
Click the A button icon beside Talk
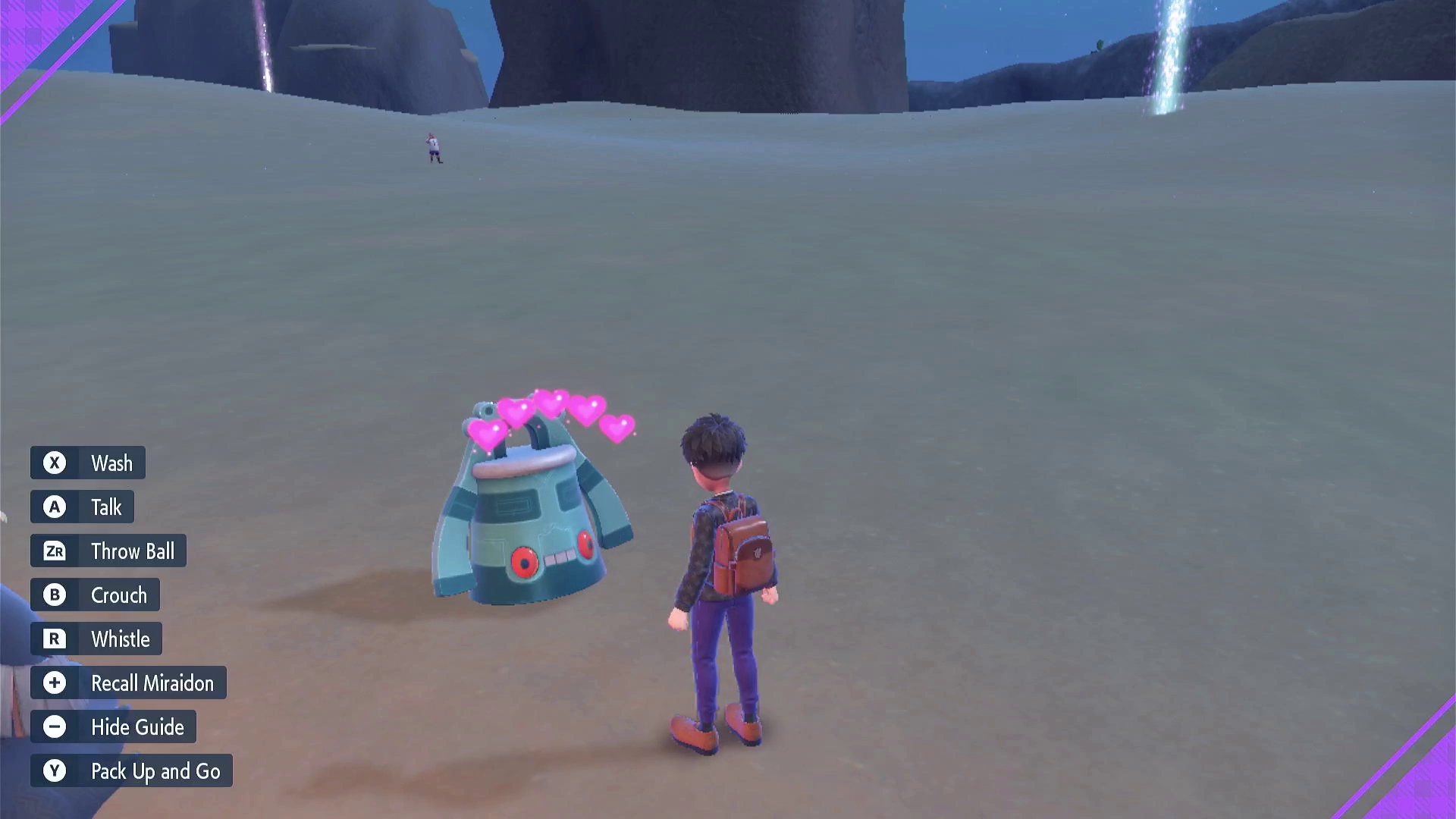tap(53, 507)
